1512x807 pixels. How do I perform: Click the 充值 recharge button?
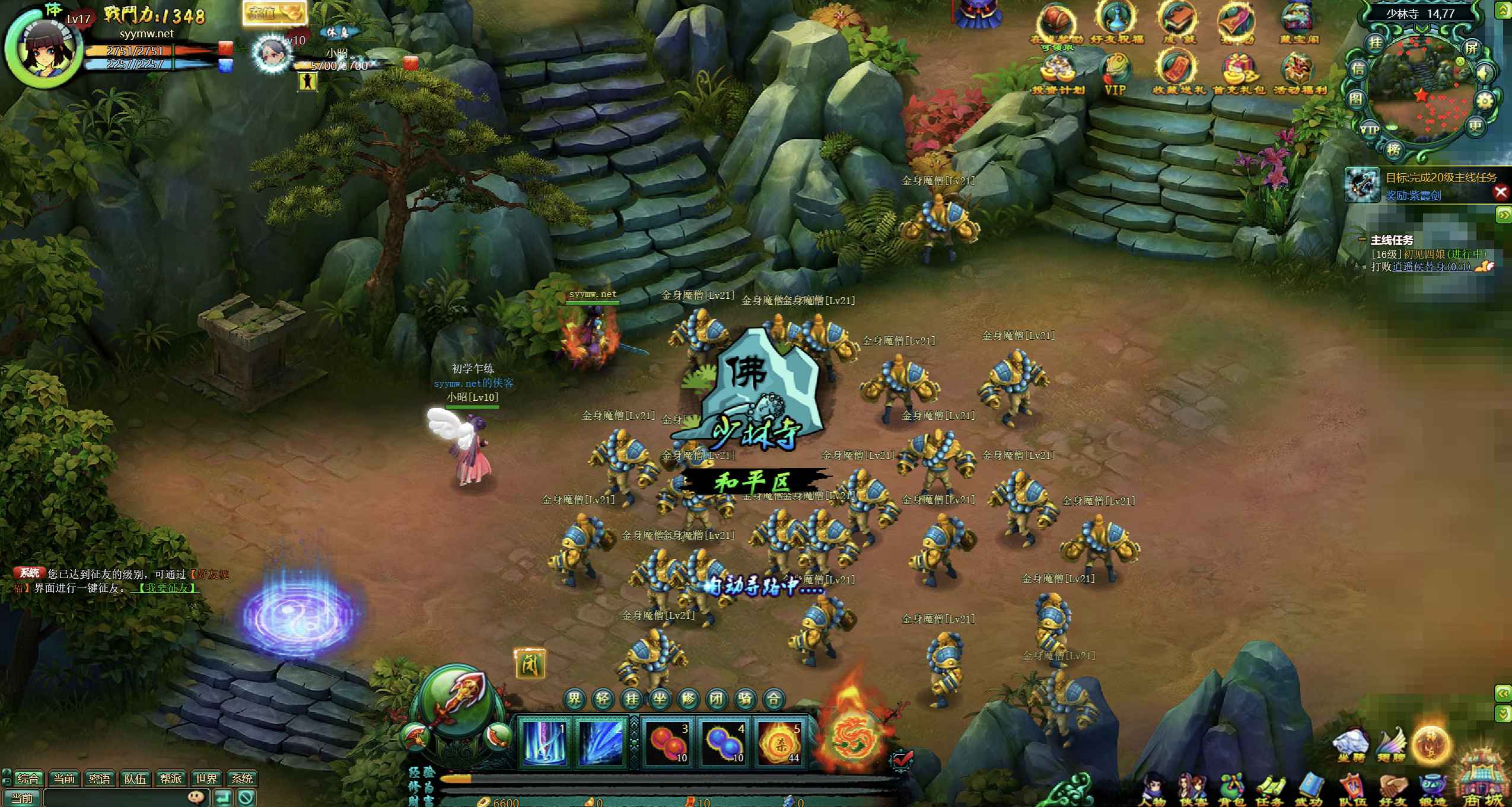click(274, 13)
